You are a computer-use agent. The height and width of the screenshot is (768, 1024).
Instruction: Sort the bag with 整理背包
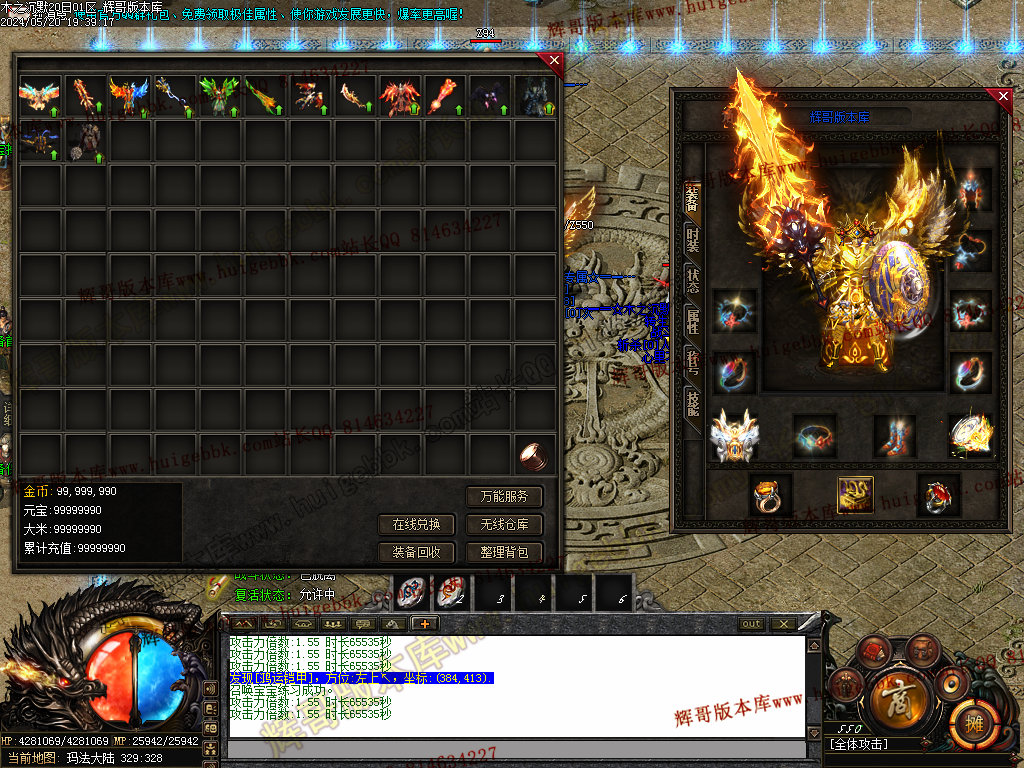(504, 552)
